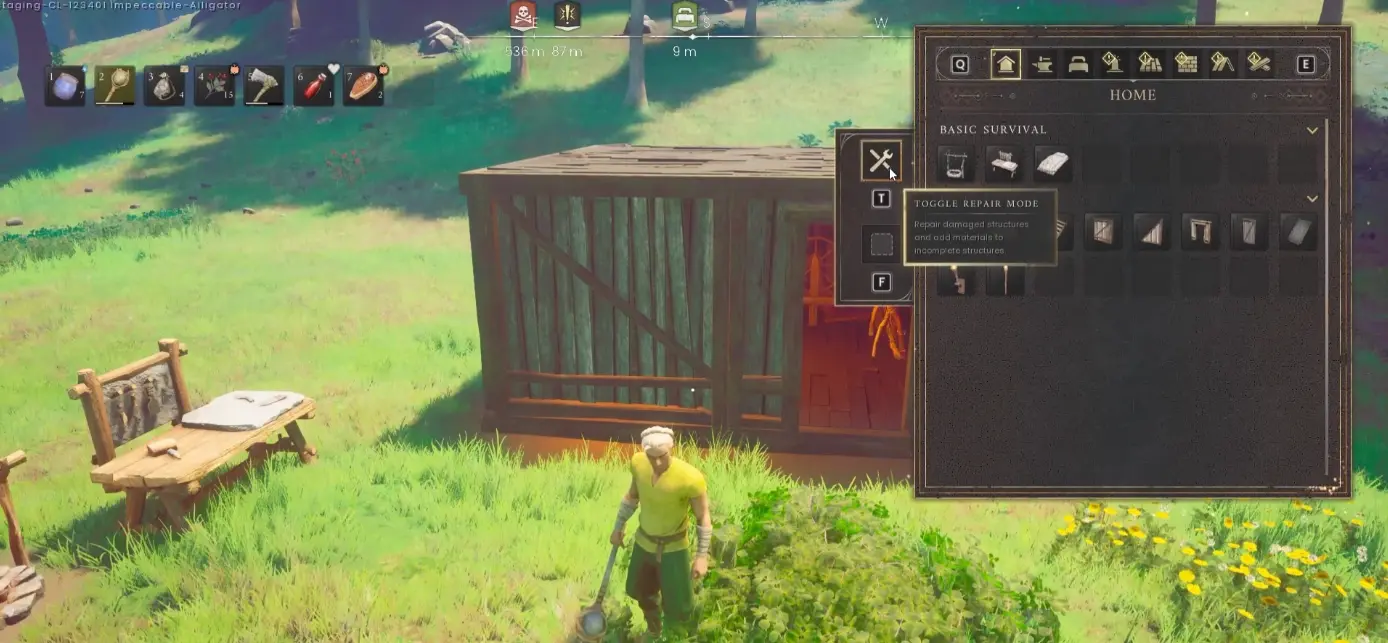
Task: Collapse the Basic Survival section
Action: (x=1312, y=130)
